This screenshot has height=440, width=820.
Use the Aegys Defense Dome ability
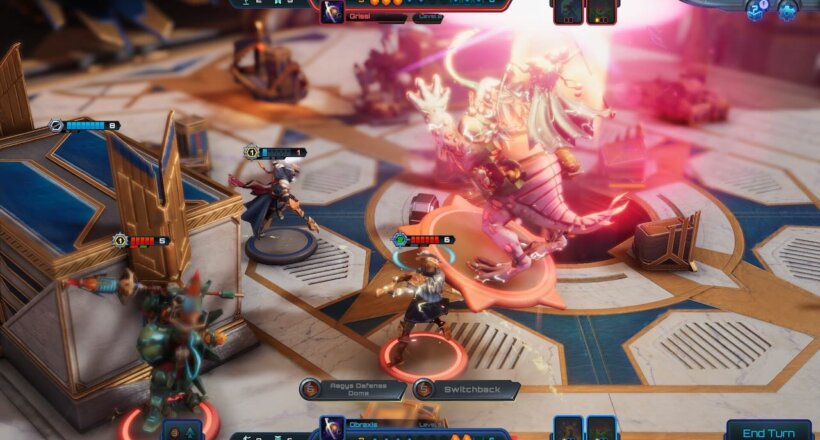pyautogui.click(x=354, y=390)
